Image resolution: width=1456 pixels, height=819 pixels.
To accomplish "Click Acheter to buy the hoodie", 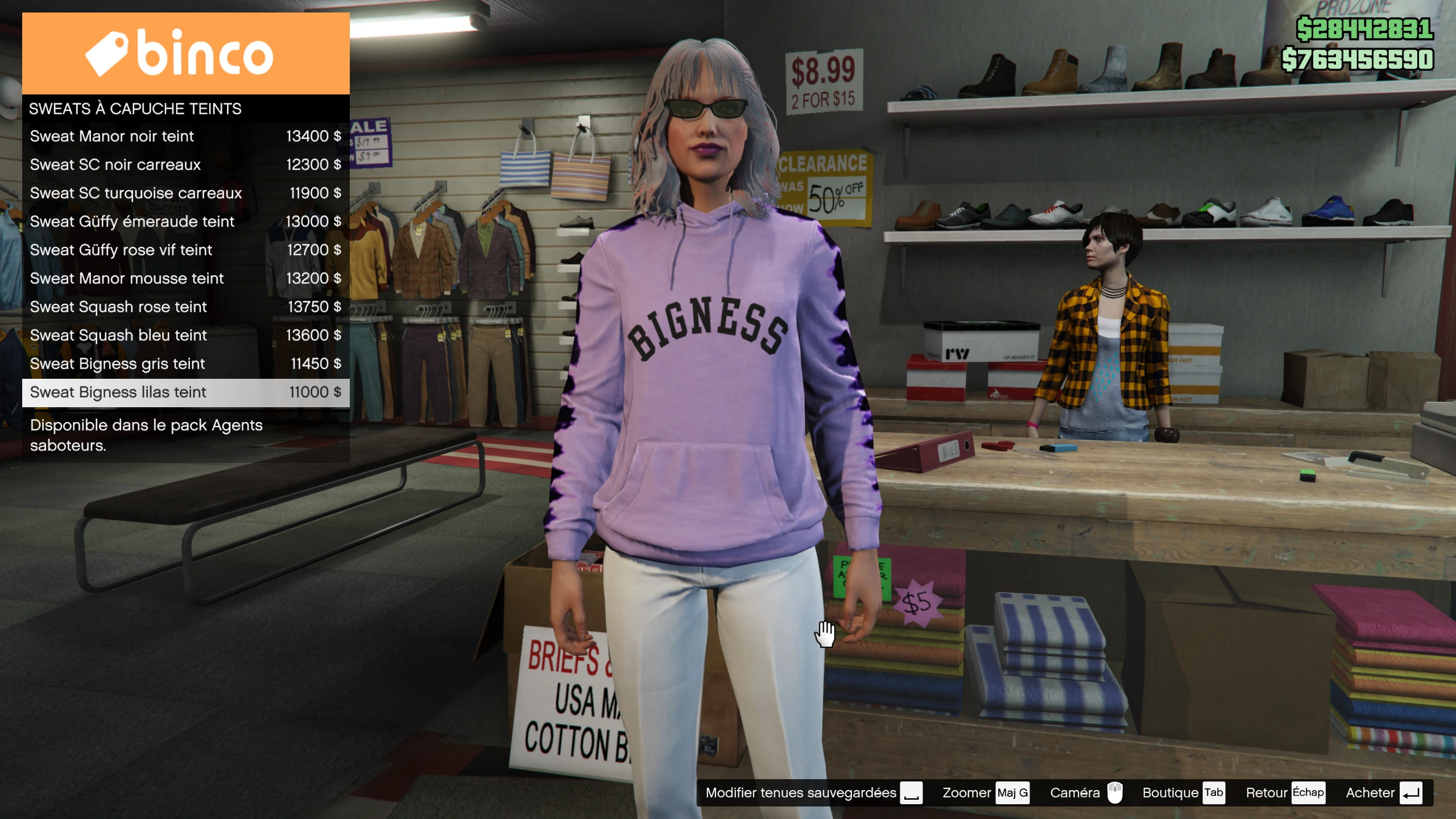I will pos(1383,793).
